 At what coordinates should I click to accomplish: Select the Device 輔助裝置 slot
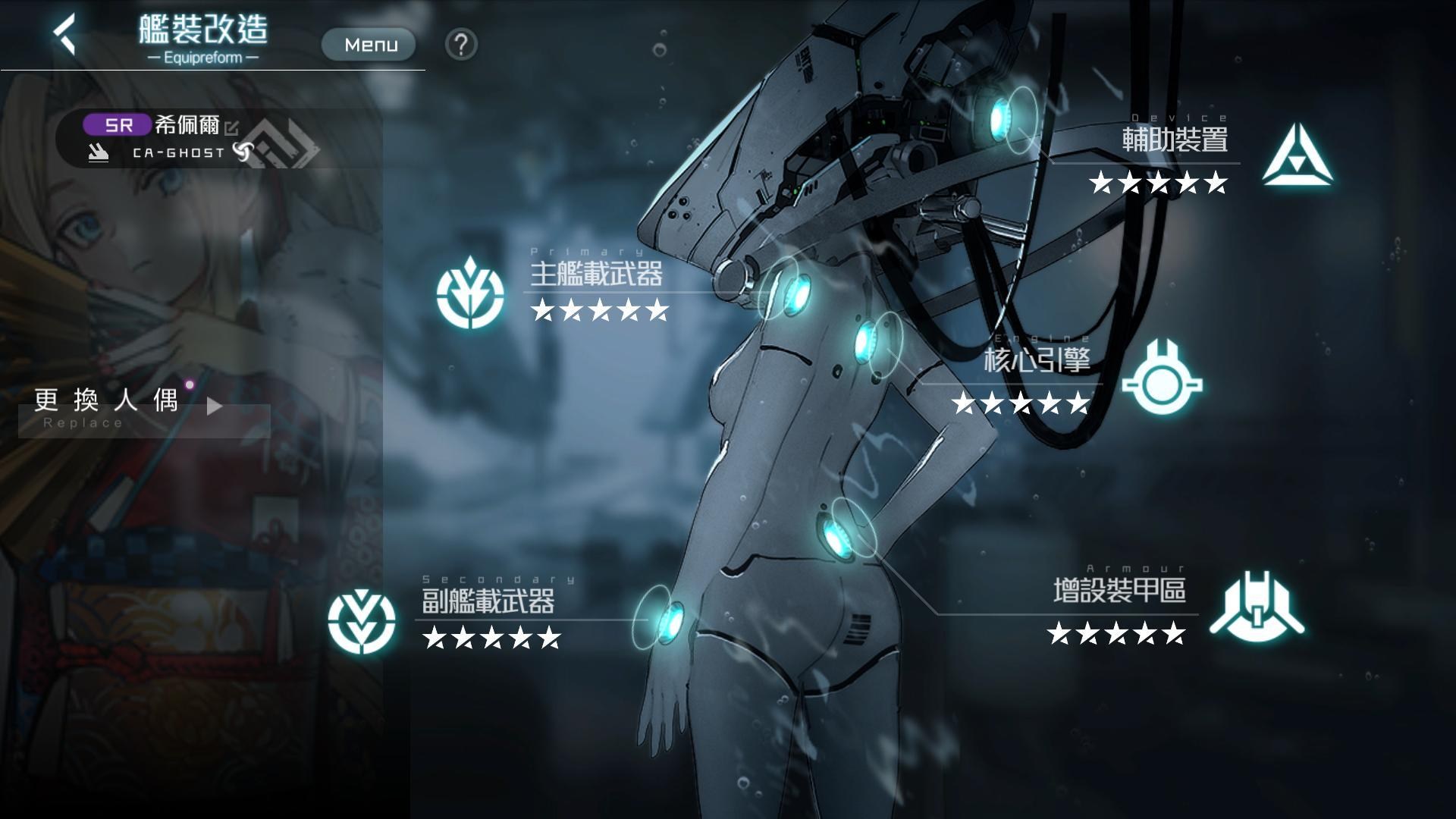click(x=1298, y=156)
